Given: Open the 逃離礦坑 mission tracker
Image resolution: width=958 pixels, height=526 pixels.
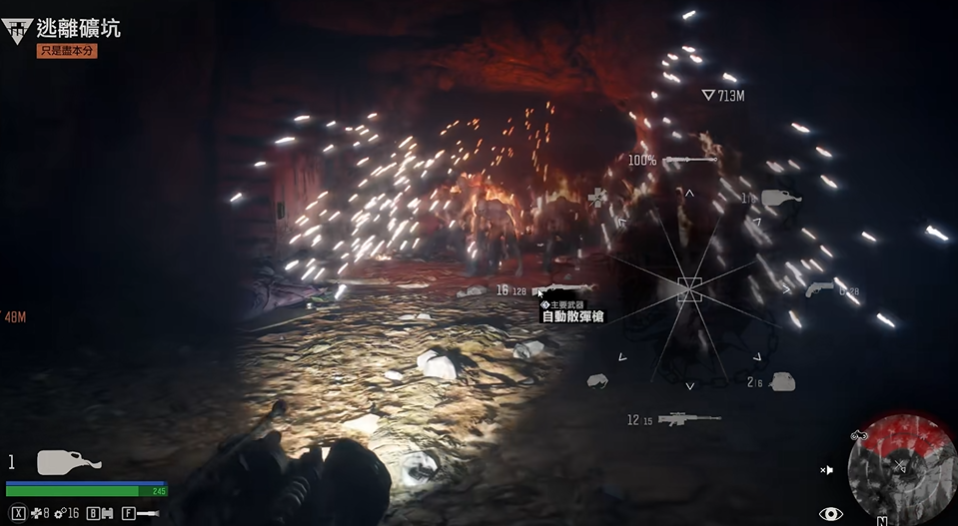Looking at the screenshot, I should coord(78,29).
